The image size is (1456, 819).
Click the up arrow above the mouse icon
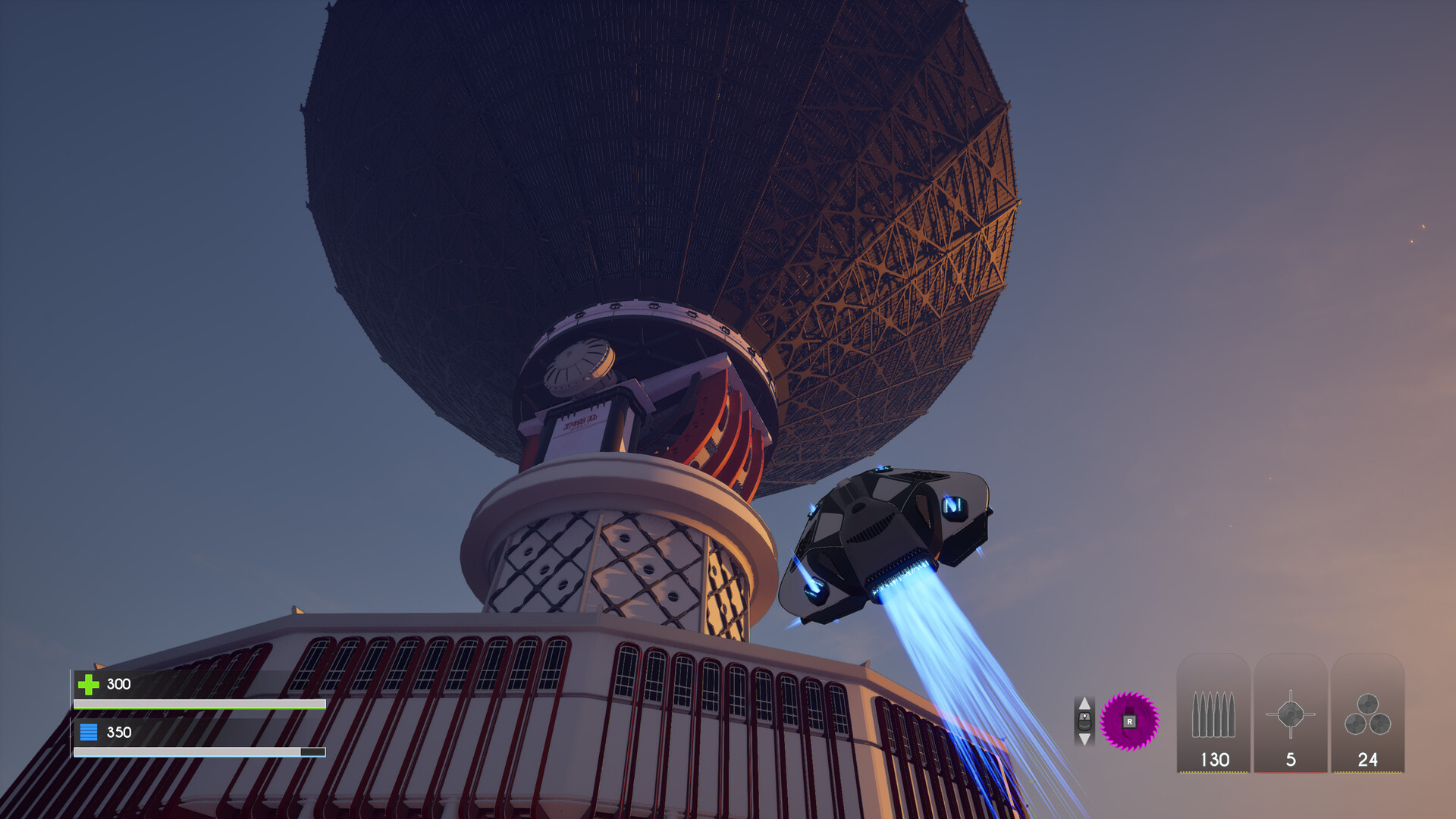point(1084,704)
